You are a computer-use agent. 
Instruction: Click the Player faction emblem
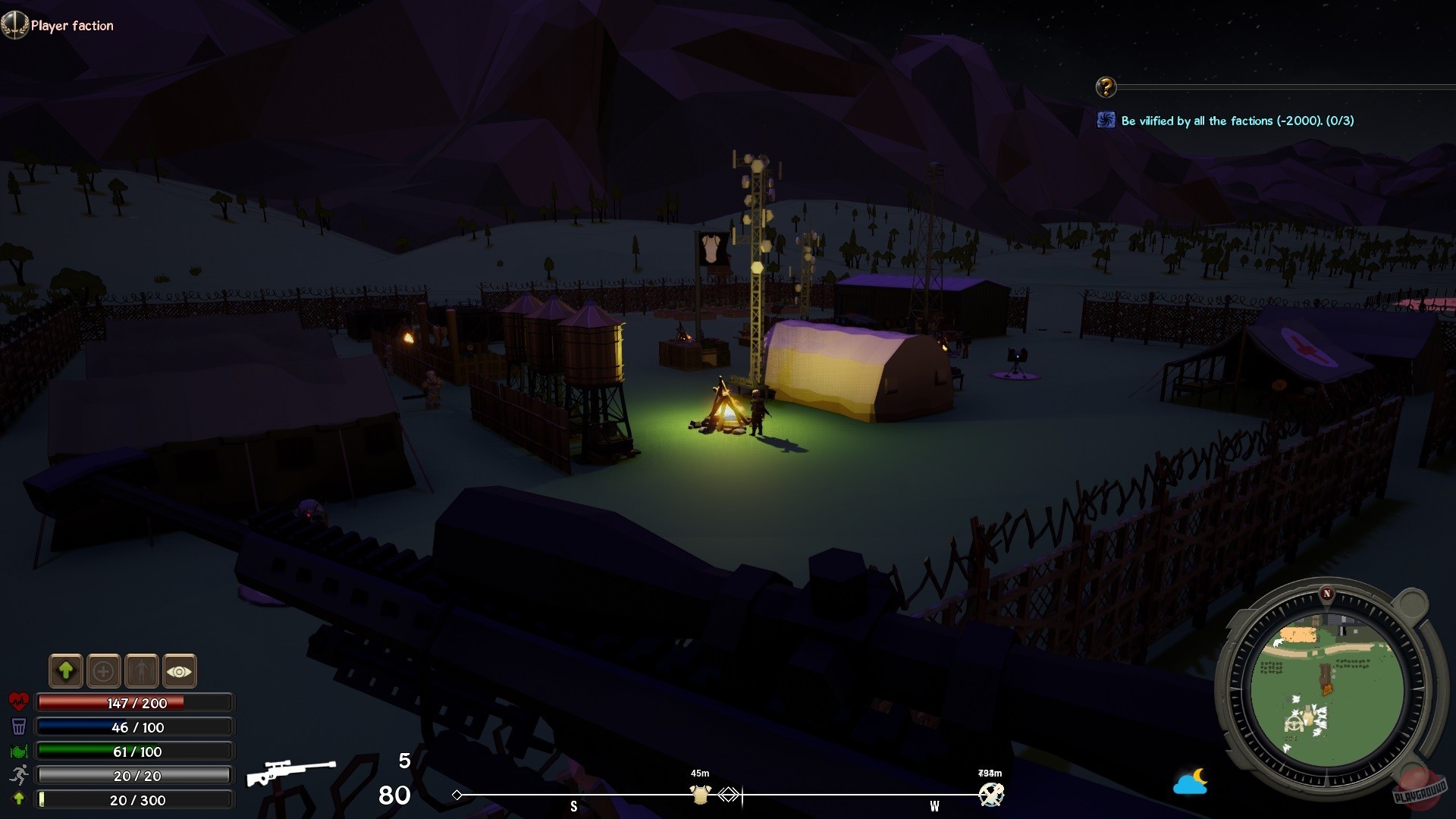point(14,24)
